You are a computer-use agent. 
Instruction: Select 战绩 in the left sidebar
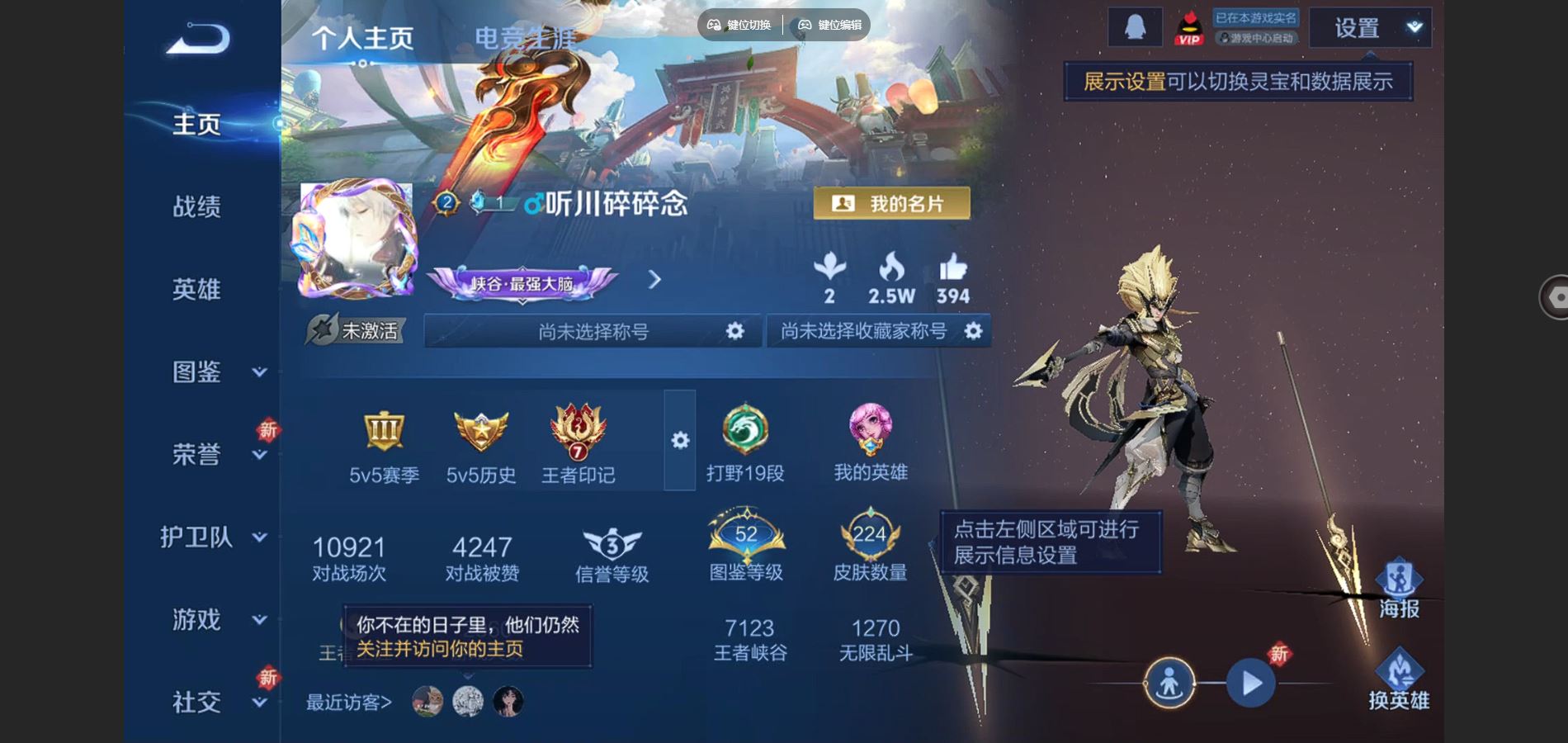click(x=198, y=207)
